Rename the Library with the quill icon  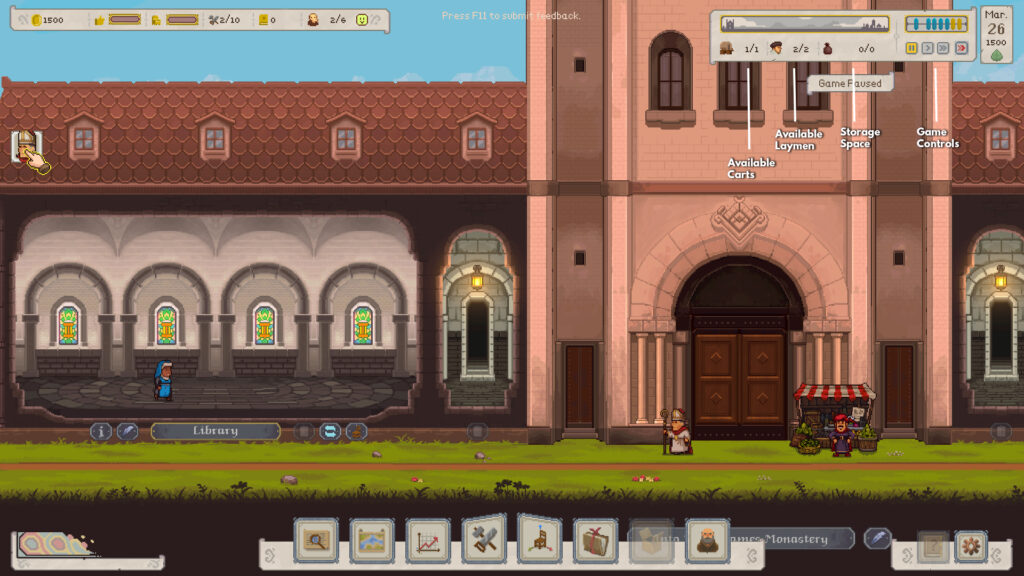[127, 431]
